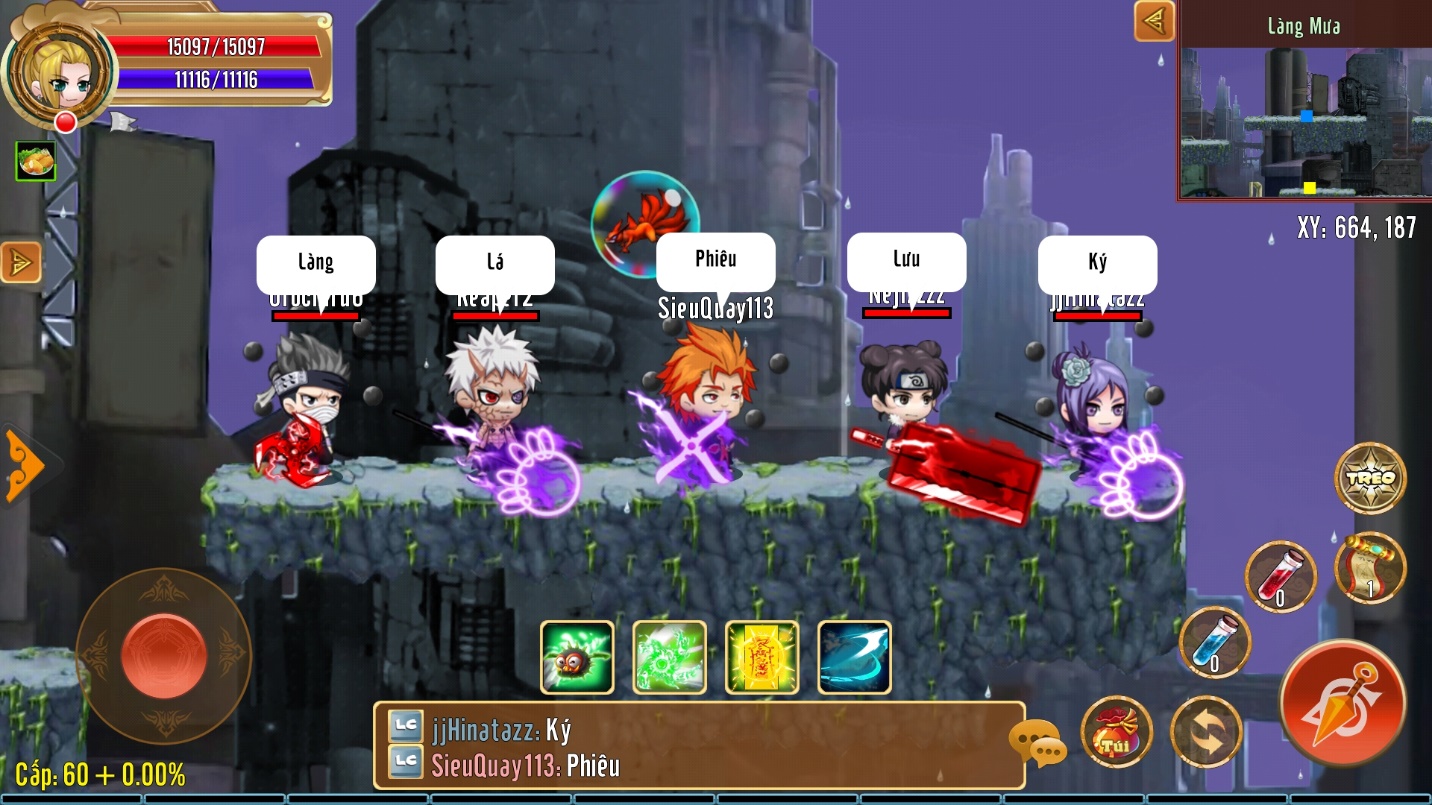Activate the green spiky creature skill

point(577,657)
